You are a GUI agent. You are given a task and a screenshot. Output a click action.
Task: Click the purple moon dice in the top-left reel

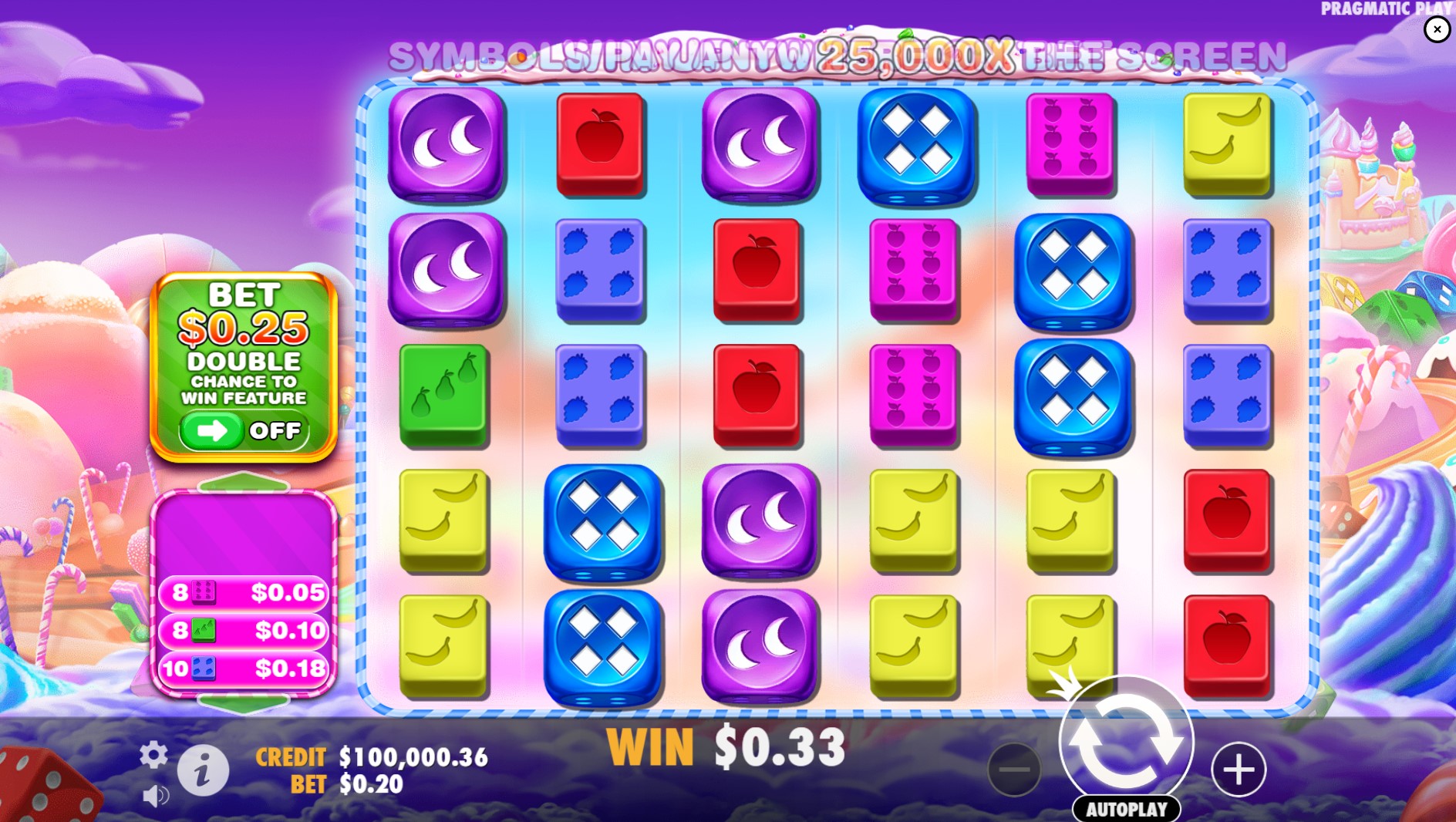tap(445, 143)
